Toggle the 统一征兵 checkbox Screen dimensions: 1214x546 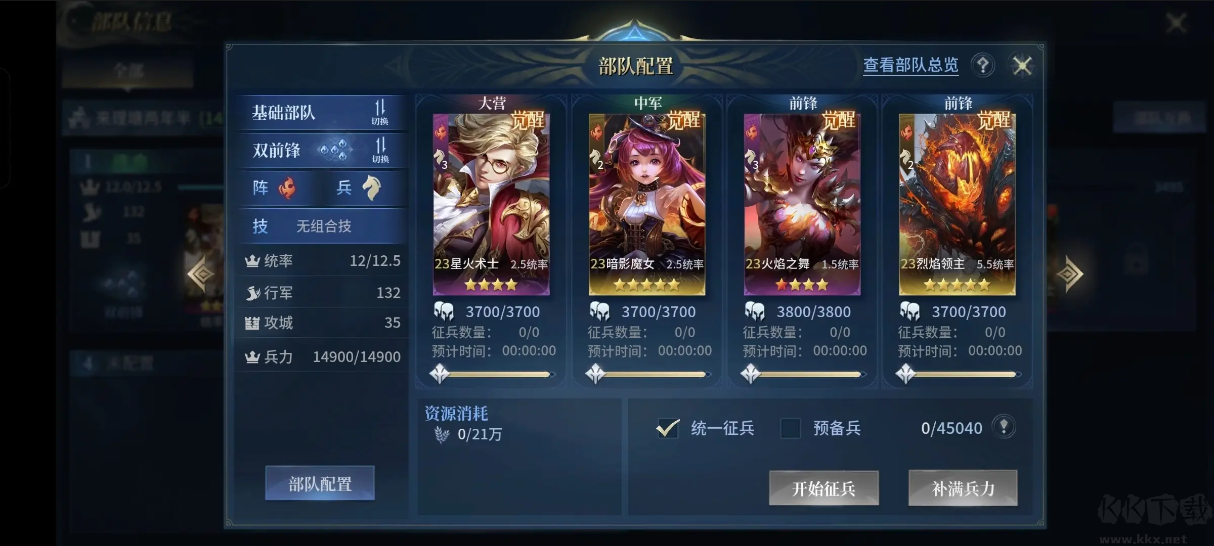pyautogui.click(x=667, y=428)
